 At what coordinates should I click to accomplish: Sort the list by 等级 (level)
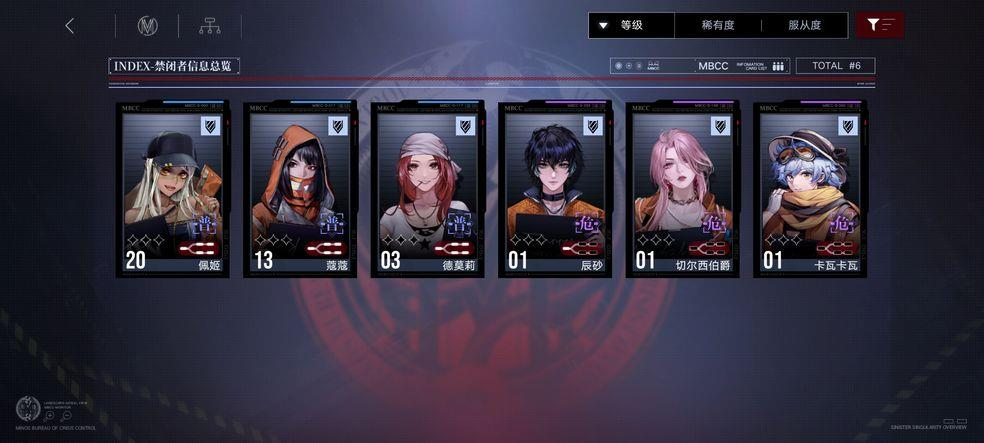[x=631, y=25]
